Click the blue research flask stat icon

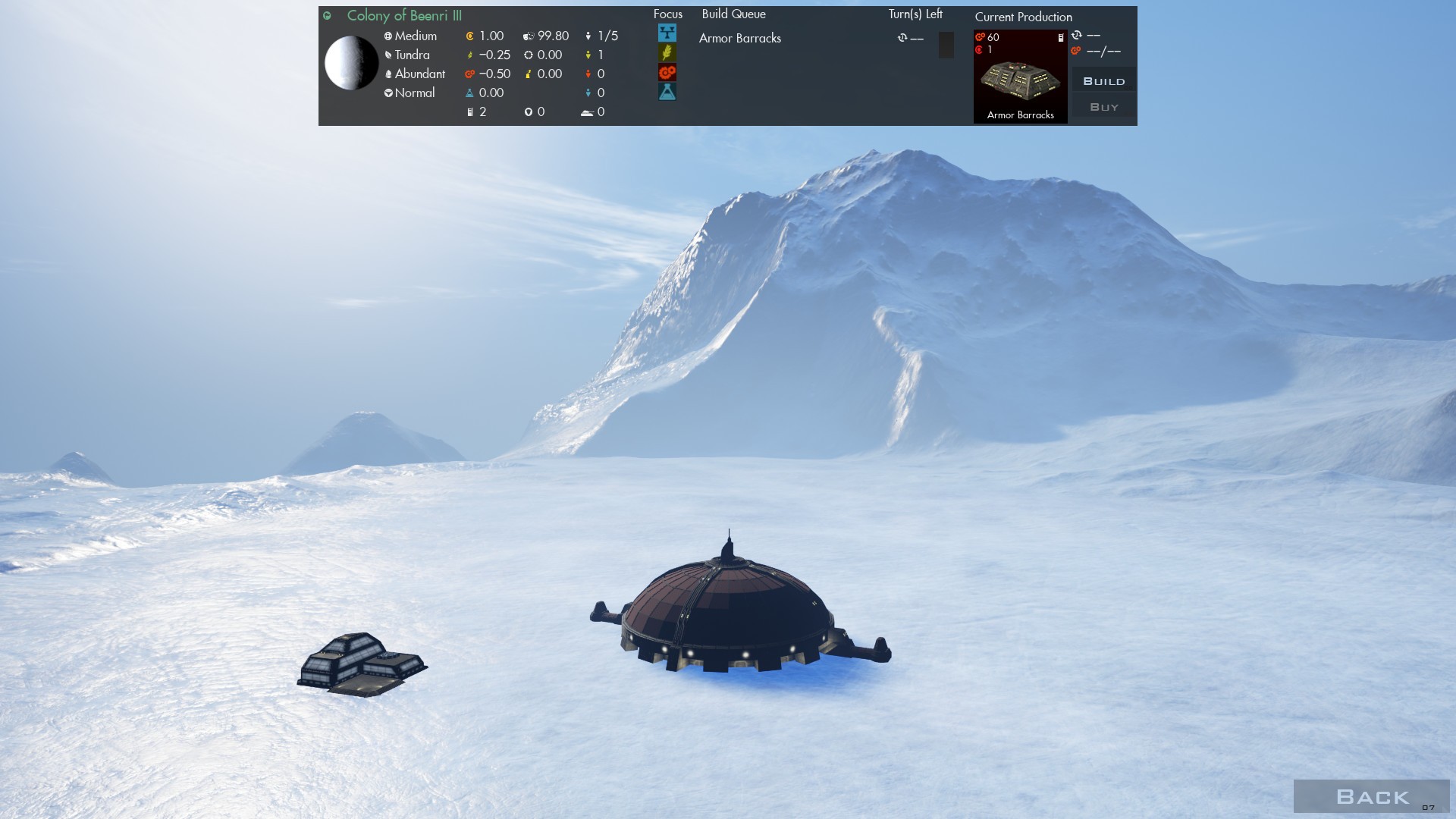[469, 93]
